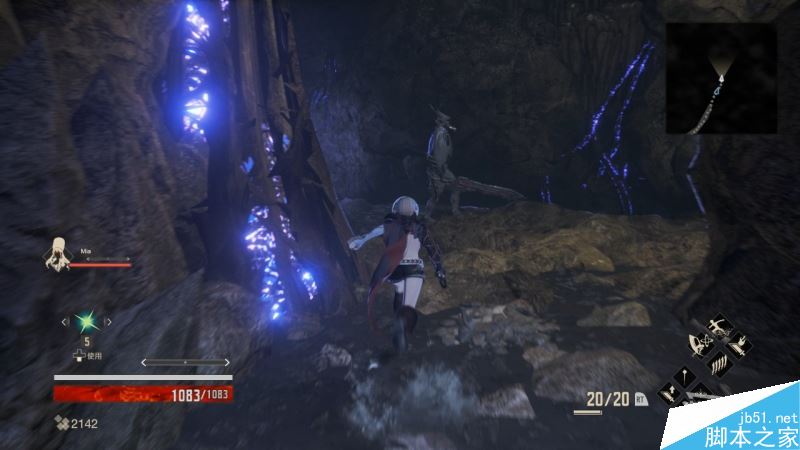Activate the leaping figure gift icon
Viewport: 800px width, 450px height.
pos(717,327)
